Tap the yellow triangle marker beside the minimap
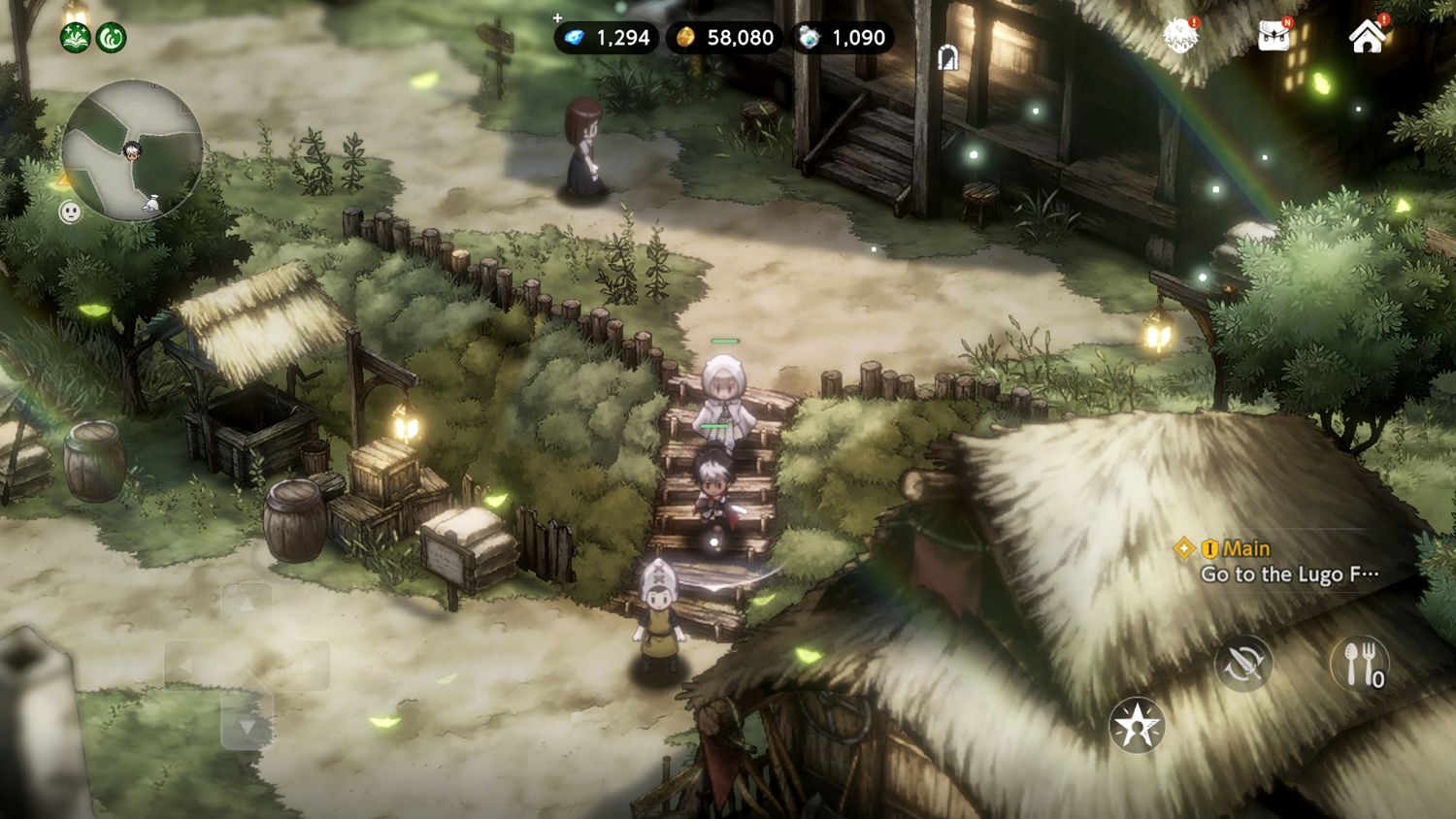This screenshot has height=819, width=1456. click(62, 180)
